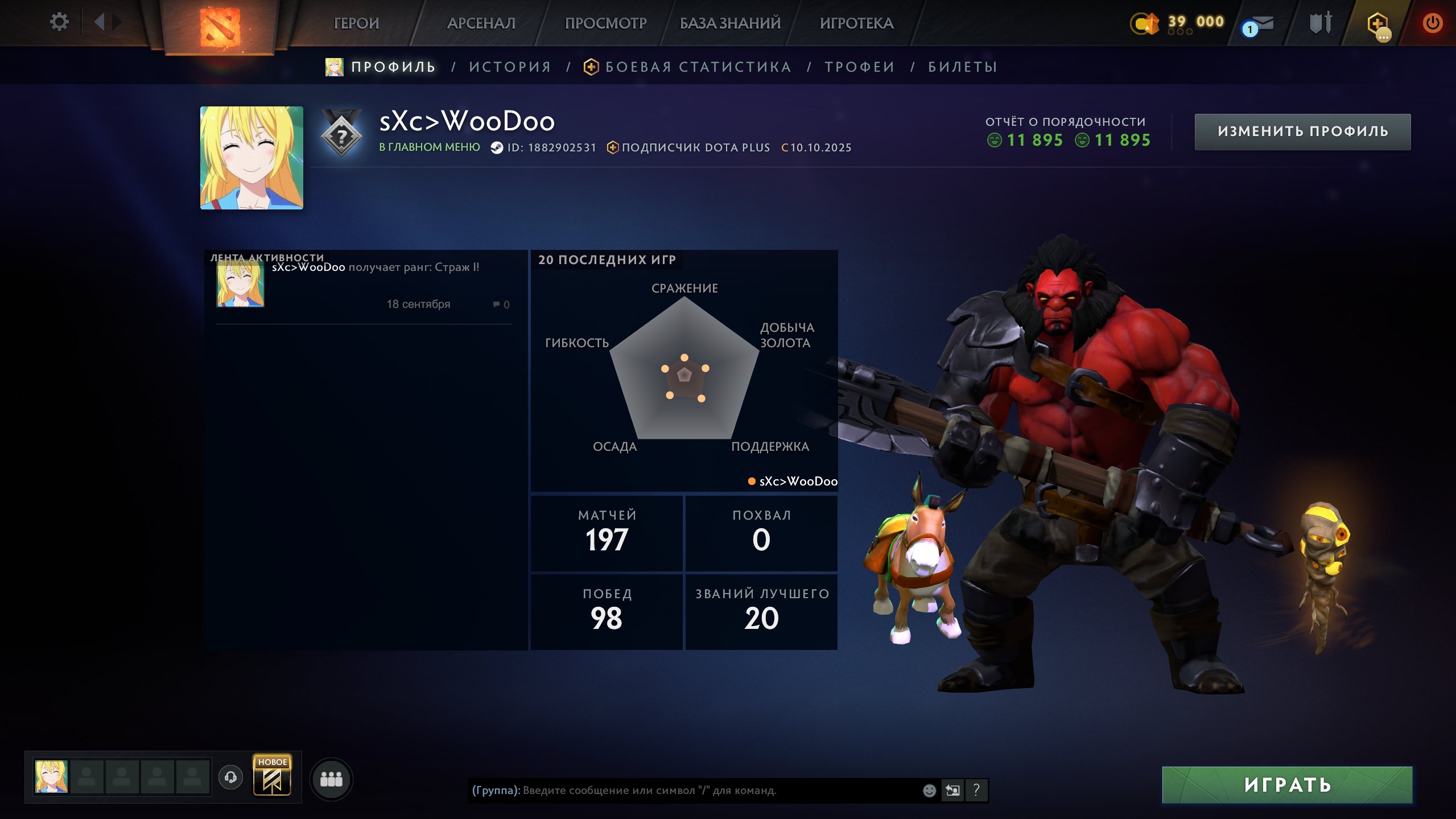1456x819 pixels.
Task: Click the power quit button
Action: point(1432,23)
